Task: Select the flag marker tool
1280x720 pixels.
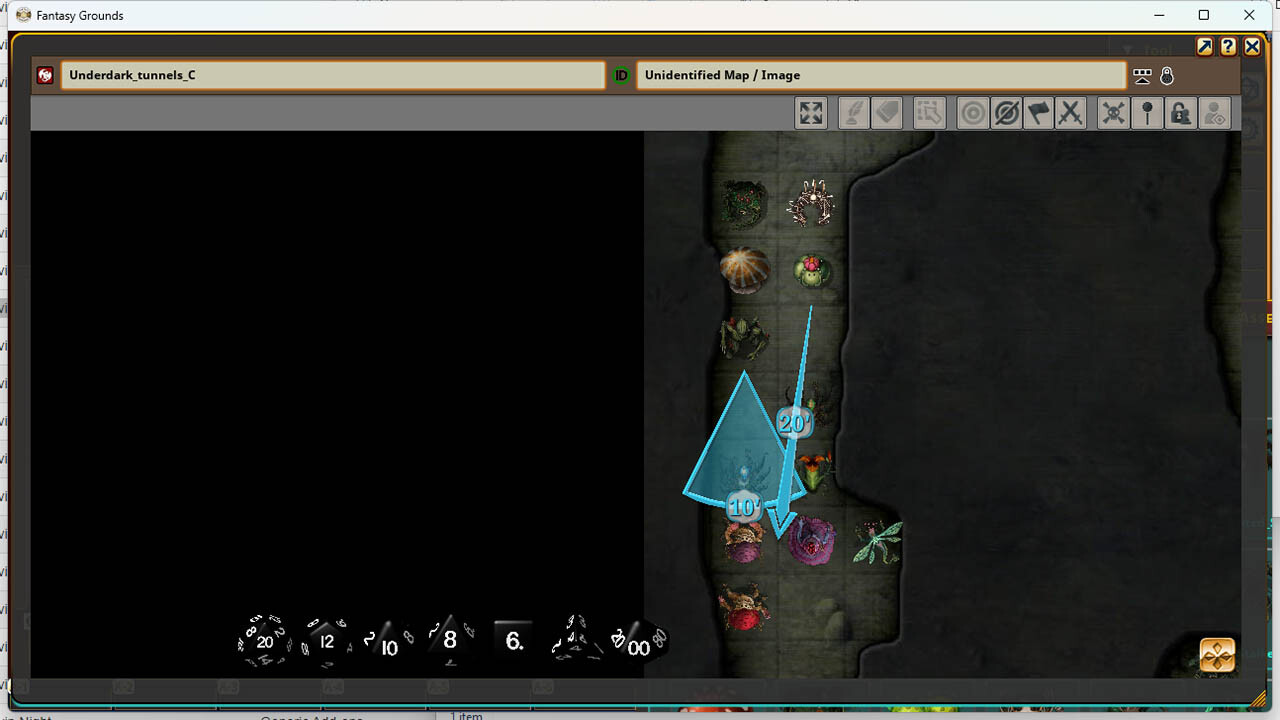Action: pos(1038,112)
